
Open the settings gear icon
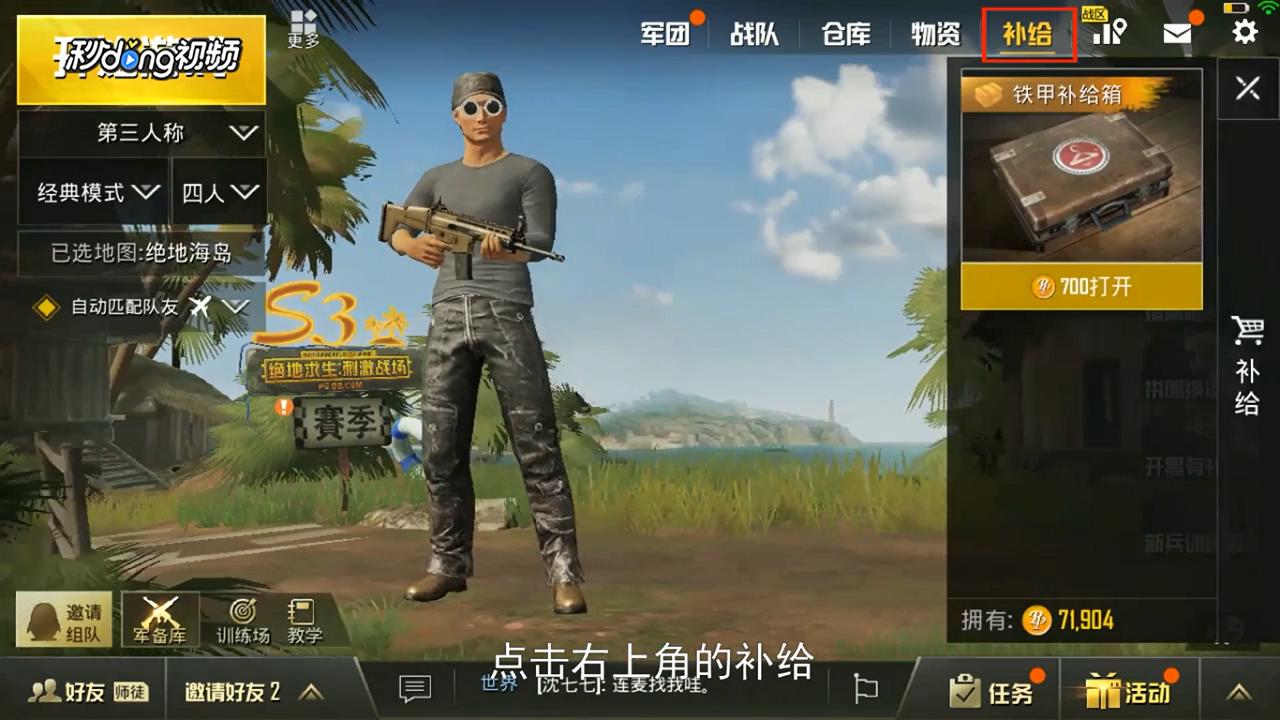coord(1243,31)
